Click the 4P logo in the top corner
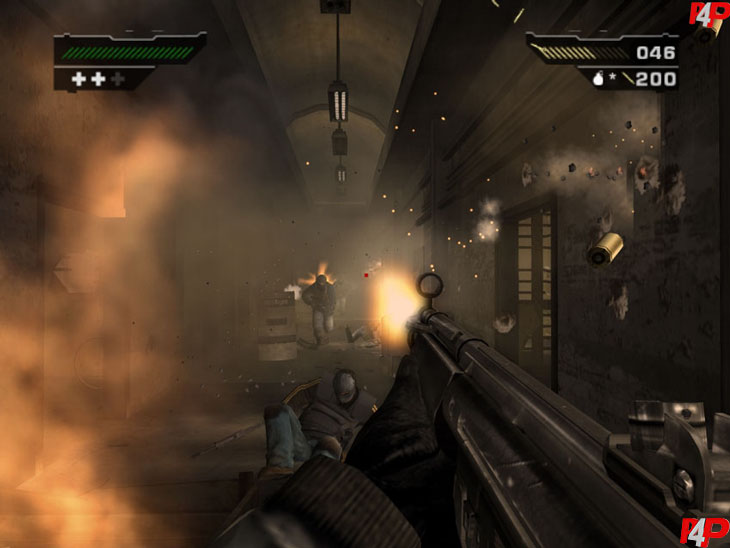Screen dimensions: 730x548 (708, 15)
